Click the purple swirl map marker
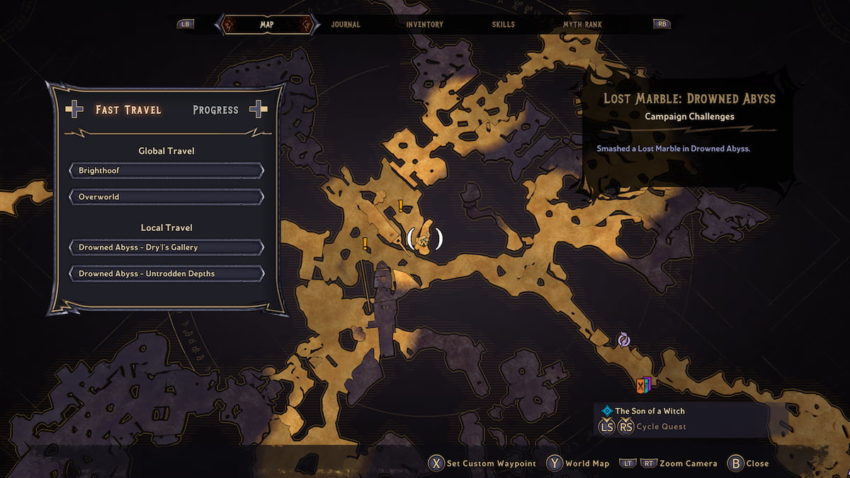The height and width of the screenshot is (478, 850). point(624,340)
